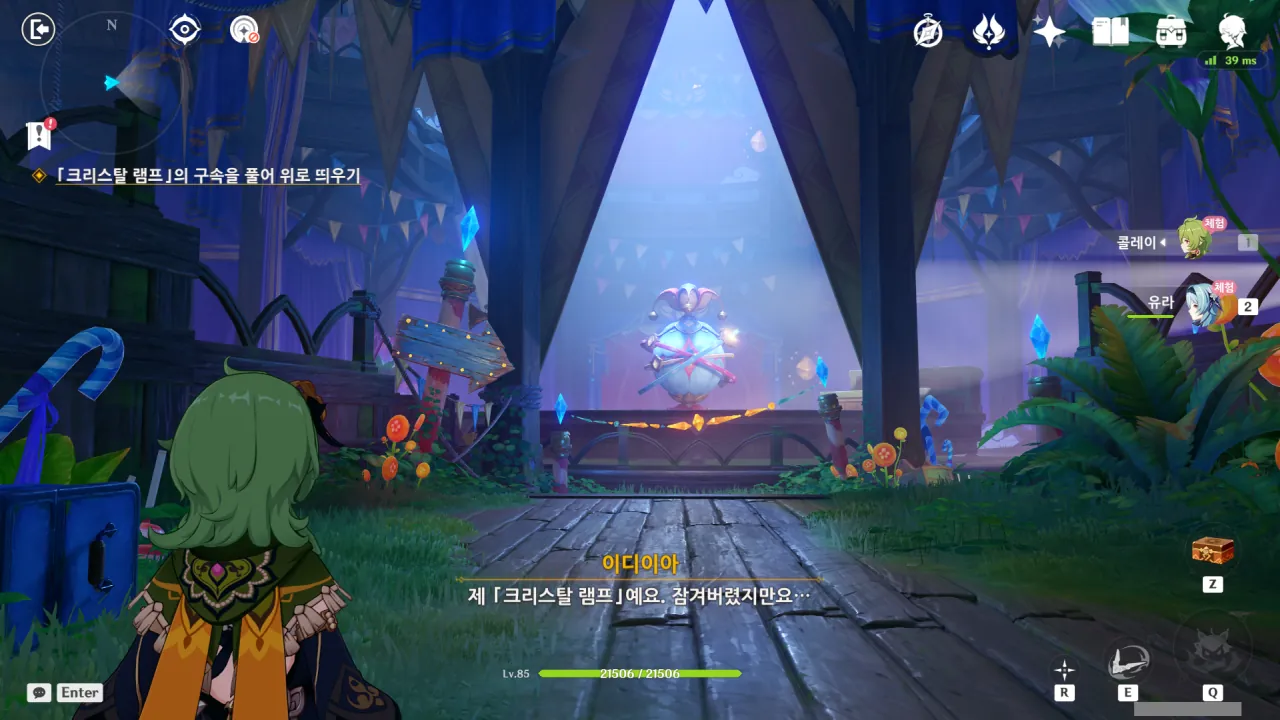The image size is (1280, 720).
Task: Use the treasure chest gadget icon
Action: coord(1212,551)
